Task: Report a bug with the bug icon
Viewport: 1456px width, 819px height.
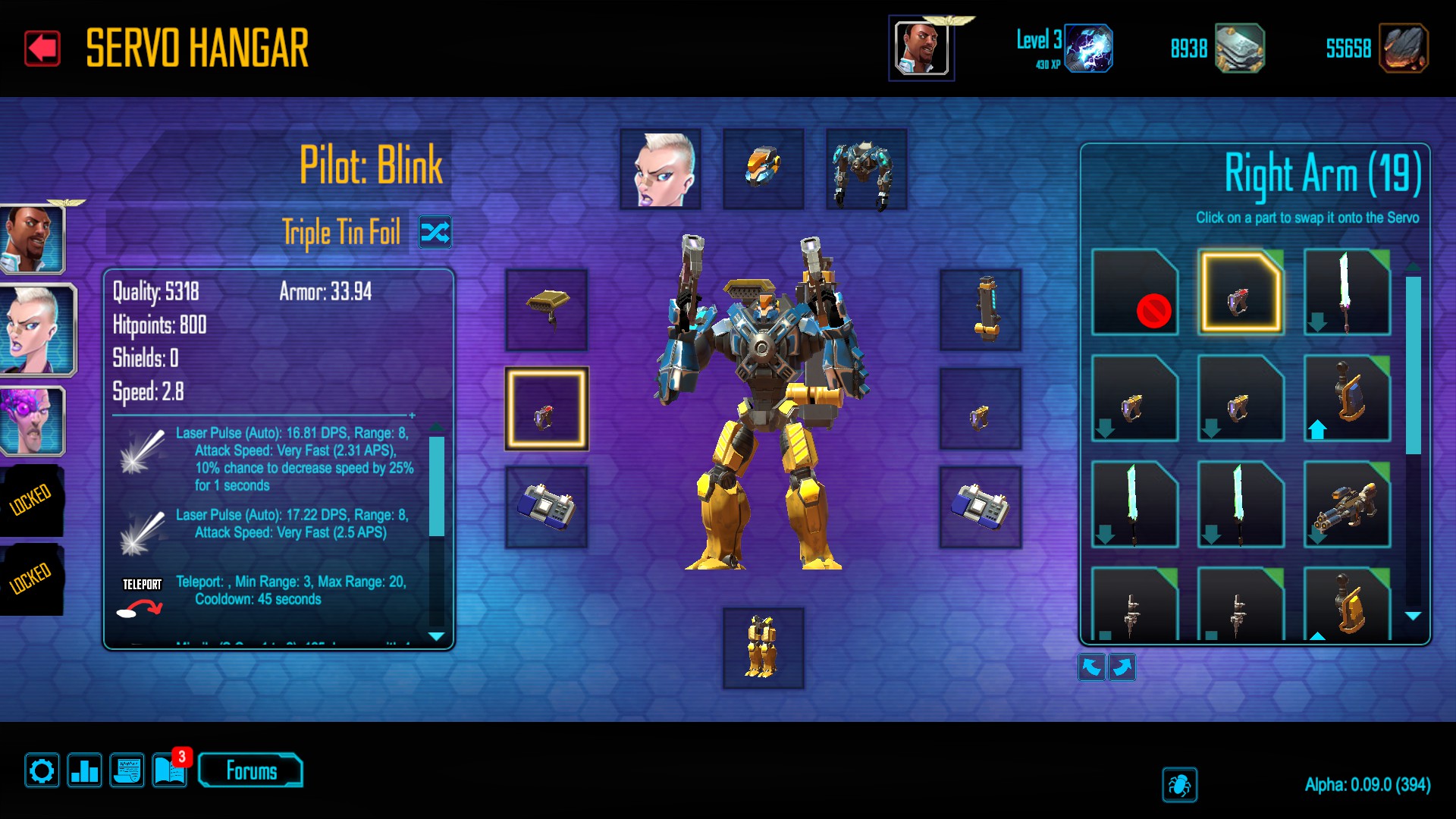Action: [x=1179, y=785]
